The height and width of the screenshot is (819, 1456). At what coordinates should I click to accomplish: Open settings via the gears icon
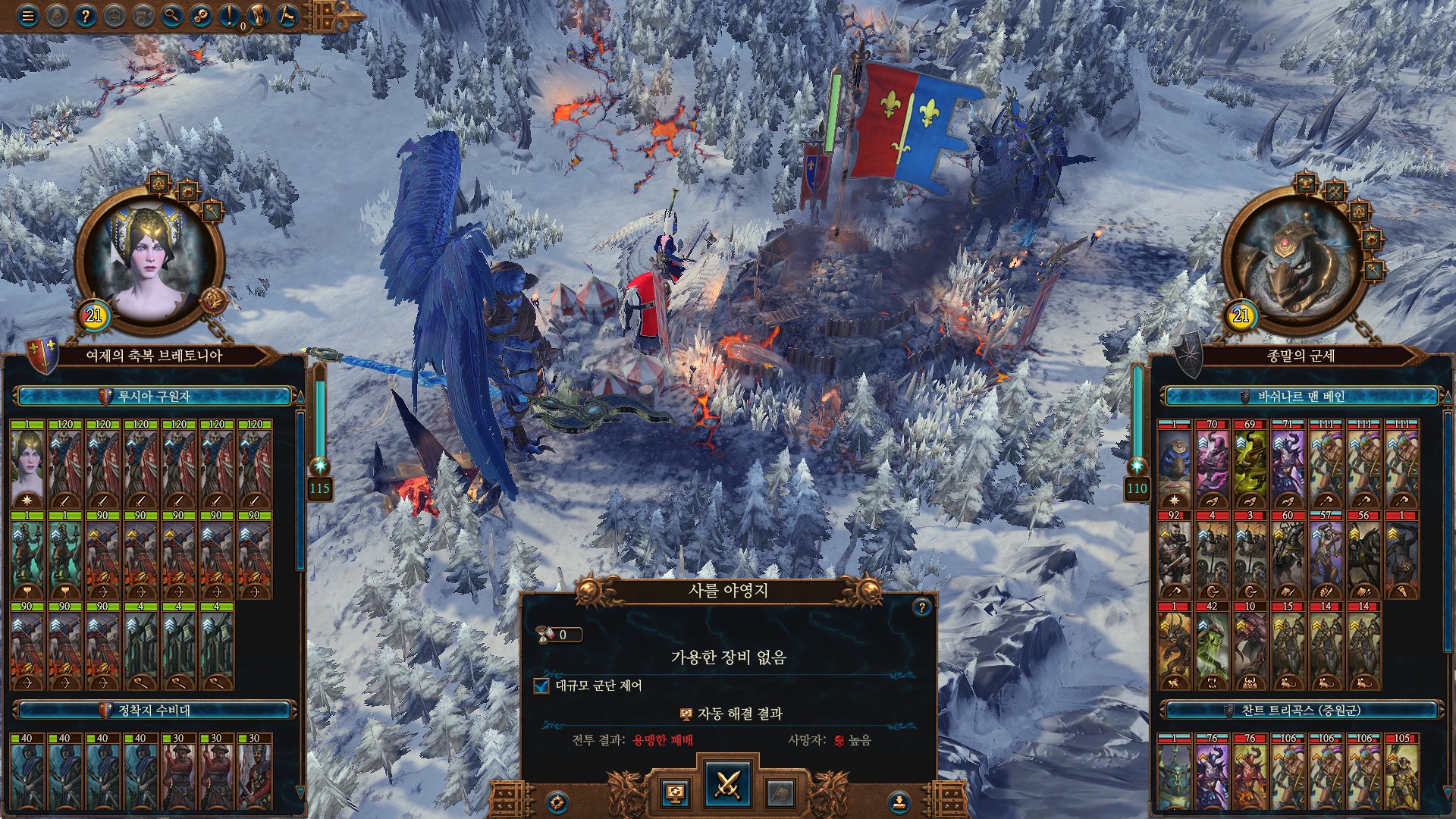click(x=202, y=17)
